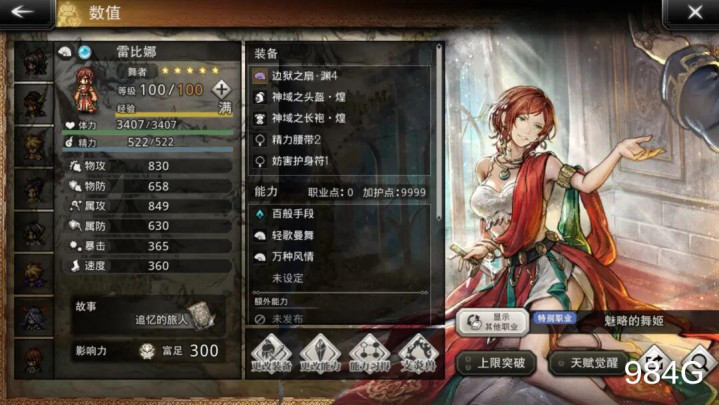This screenshot has width=719, height=405.
Task: Open 上限突破 limit break
Action: 496,362
